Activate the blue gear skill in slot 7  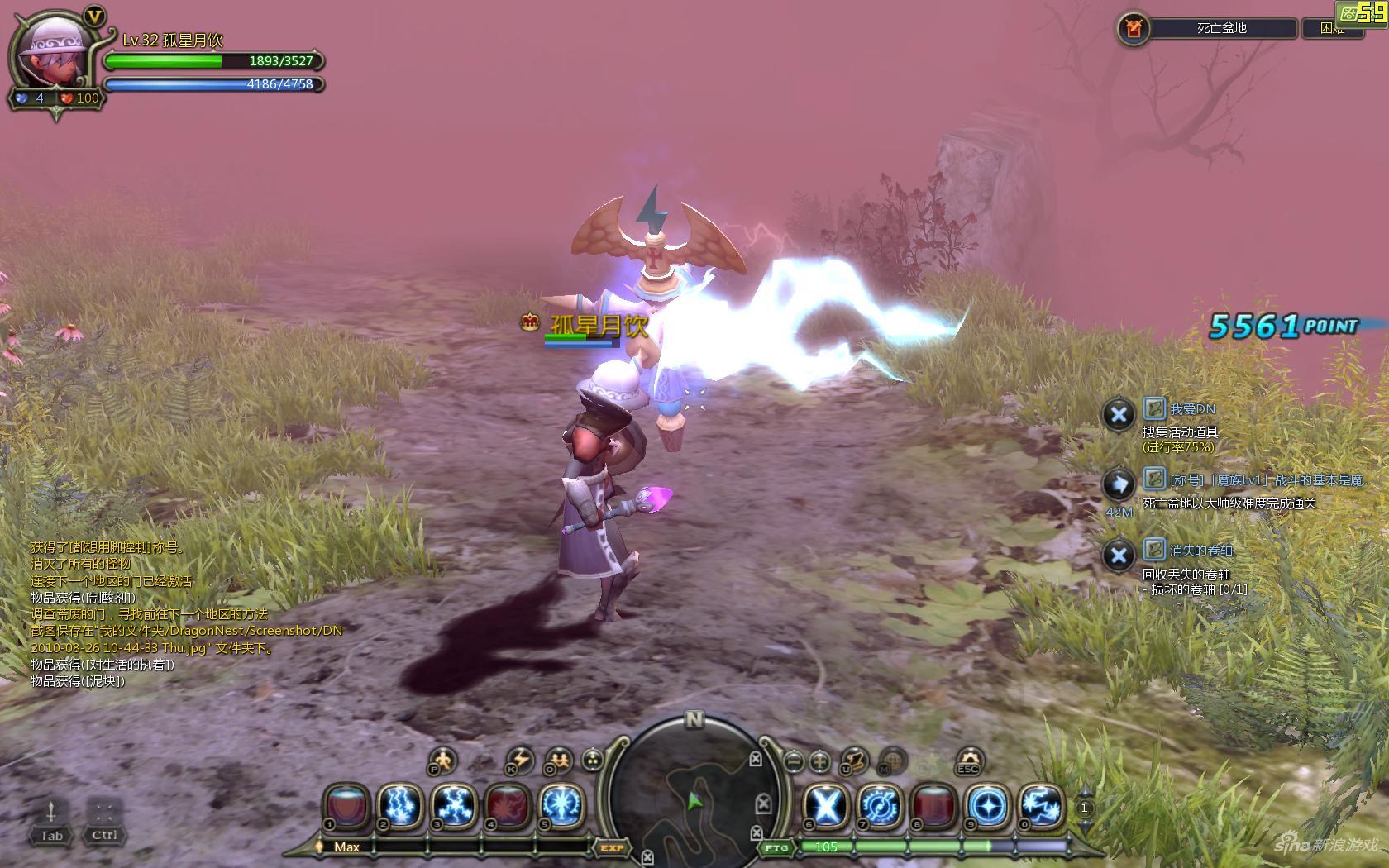(x=880, y=805)
